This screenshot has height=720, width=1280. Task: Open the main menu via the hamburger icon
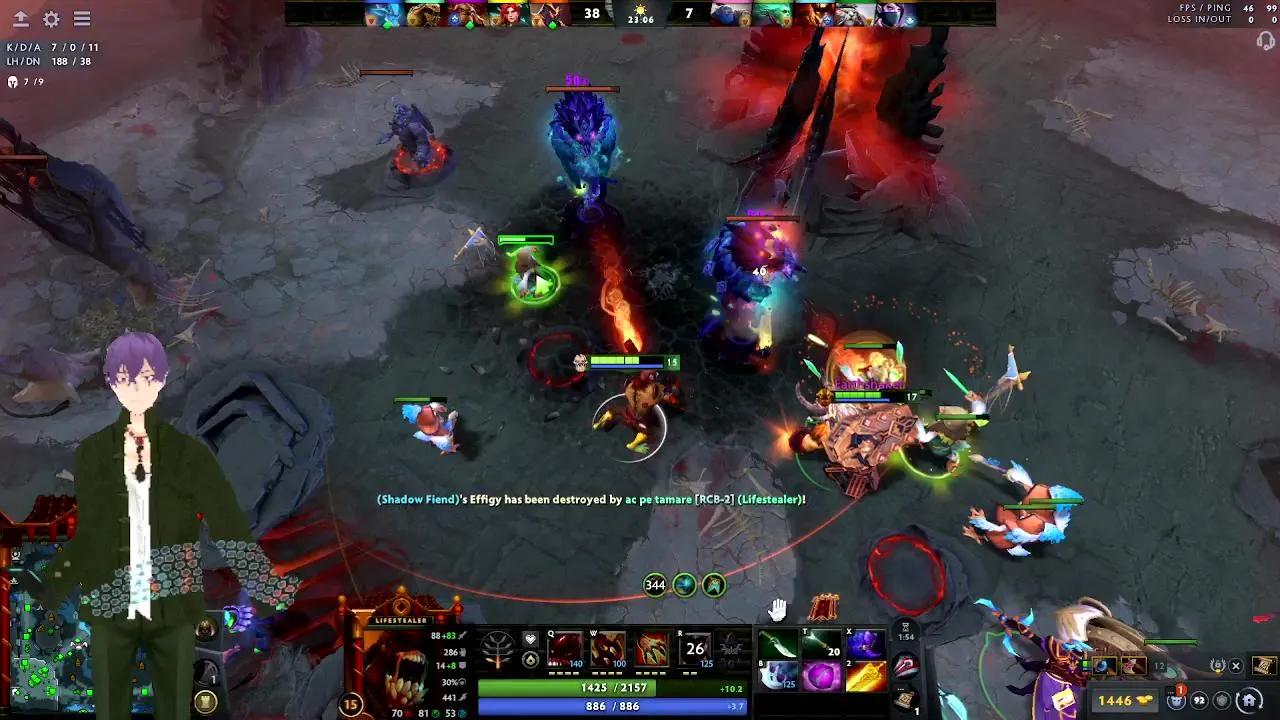coord(81,18)
